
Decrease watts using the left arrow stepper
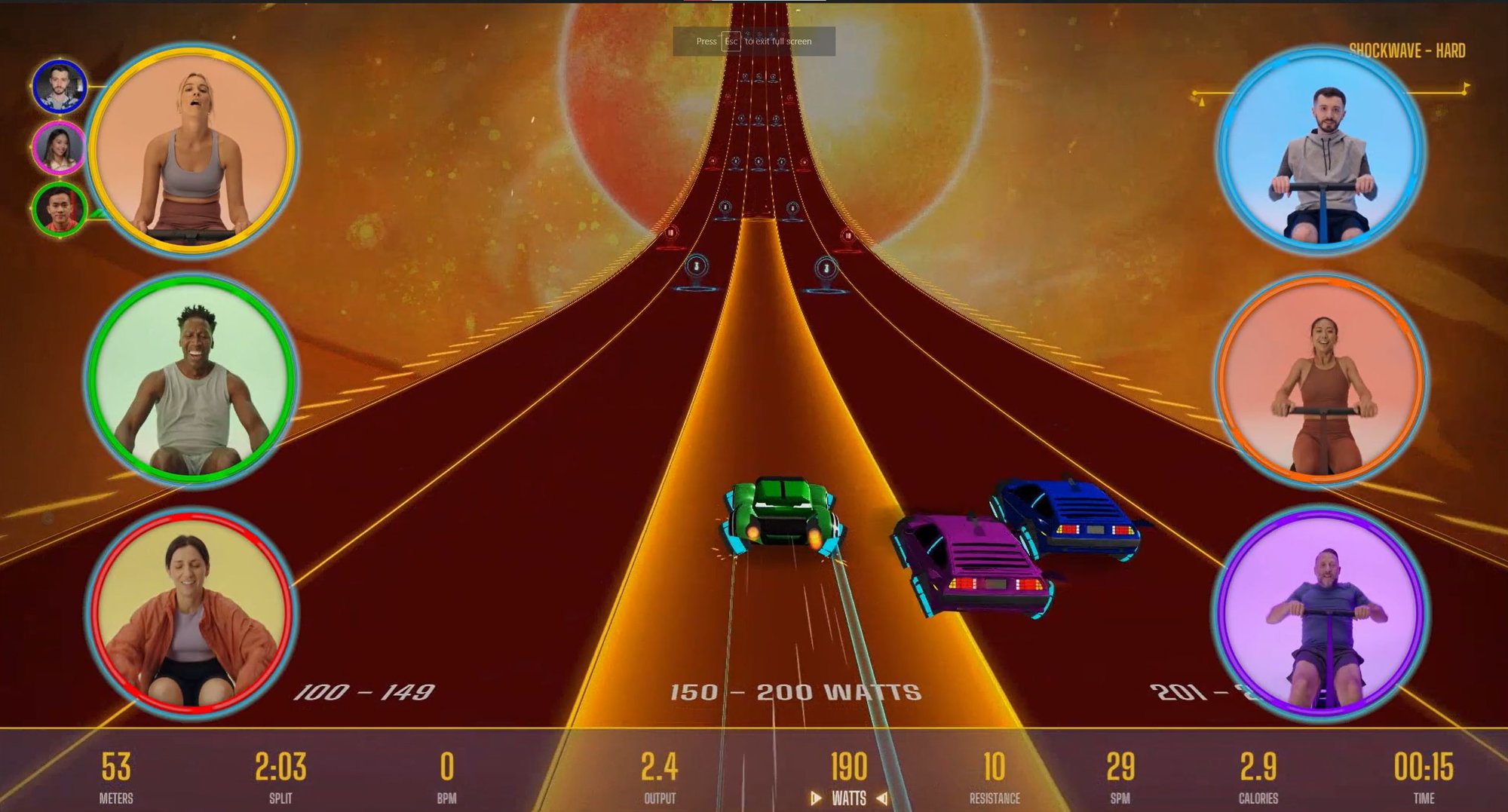click(815, 797)
